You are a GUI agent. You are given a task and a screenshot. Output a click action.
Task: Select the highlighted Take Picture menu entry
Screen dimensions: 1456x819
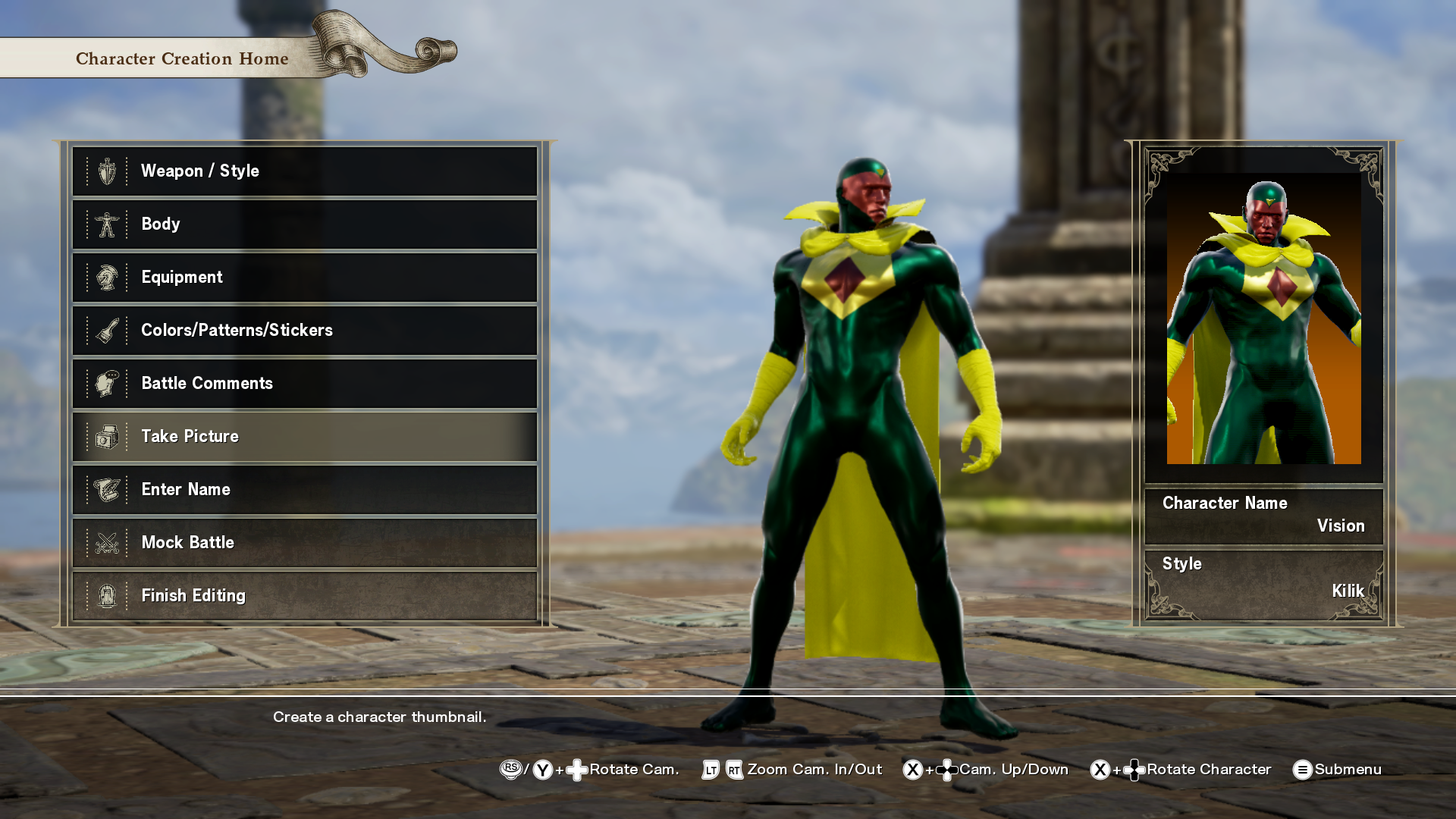(303, 436)
